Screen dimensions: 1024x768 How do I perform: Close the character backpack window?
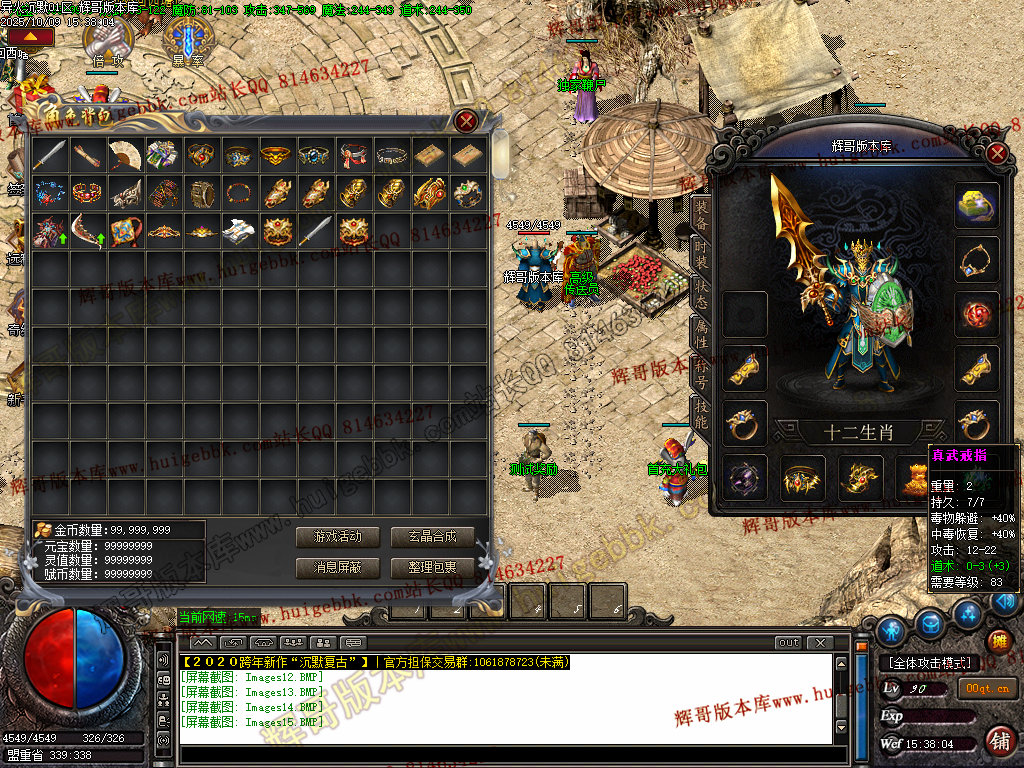pos(466,122)
